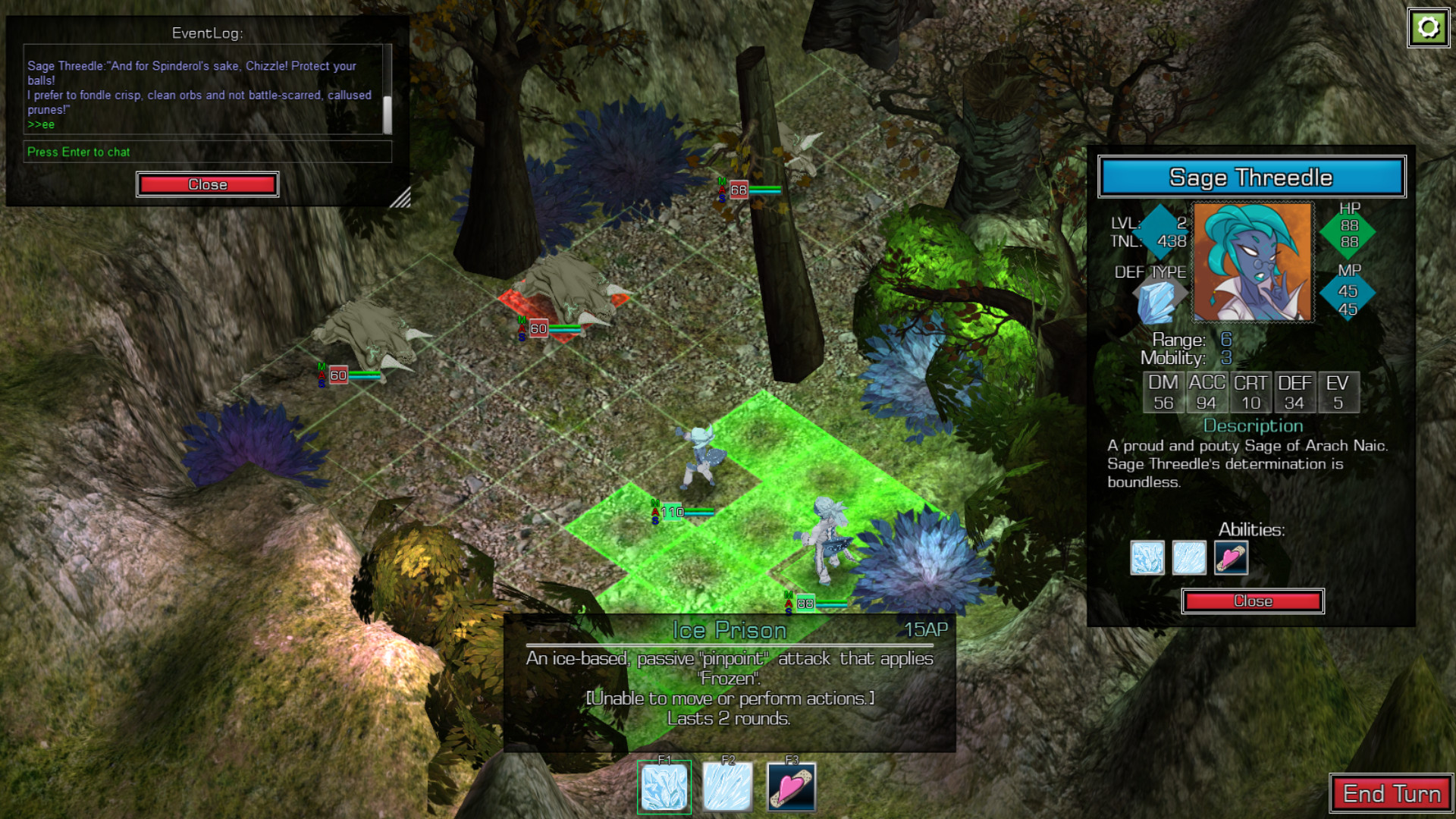This screenshot has height=819, width=1456.
Task: Select the Ice Prison ability in the F1 hotbar slot
Action: (x=664, y=788)
